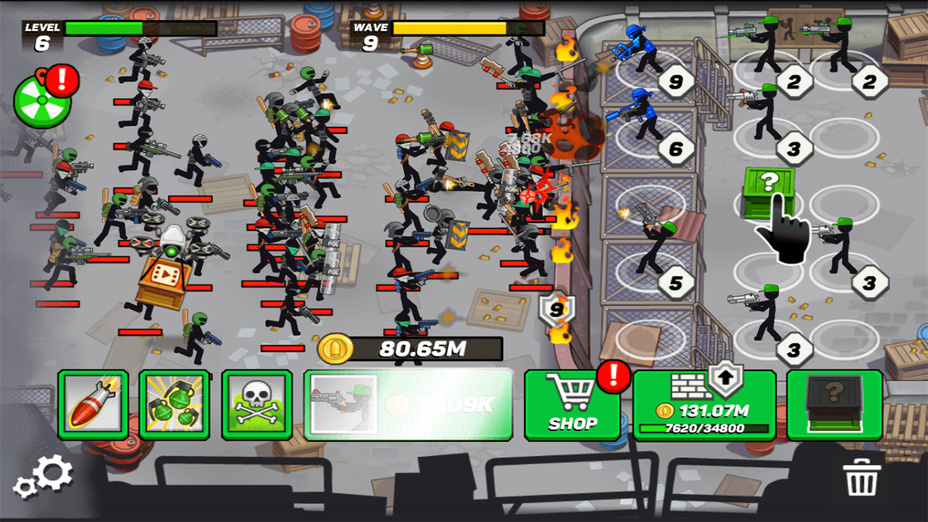Tap the green mystery box on grid
The image size is (928, 522).
click(x=767, y=190)
